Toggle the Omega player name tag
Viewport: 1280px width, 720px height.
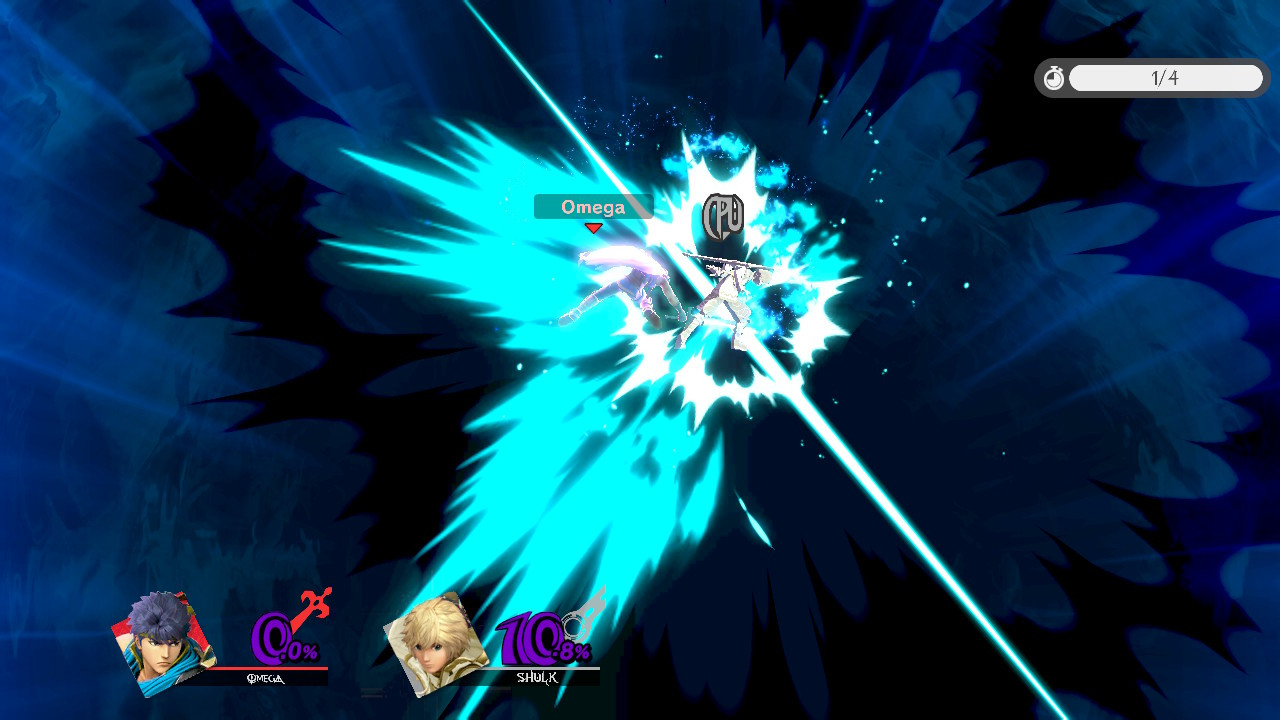pyautogui.click(x=594, y=207)
